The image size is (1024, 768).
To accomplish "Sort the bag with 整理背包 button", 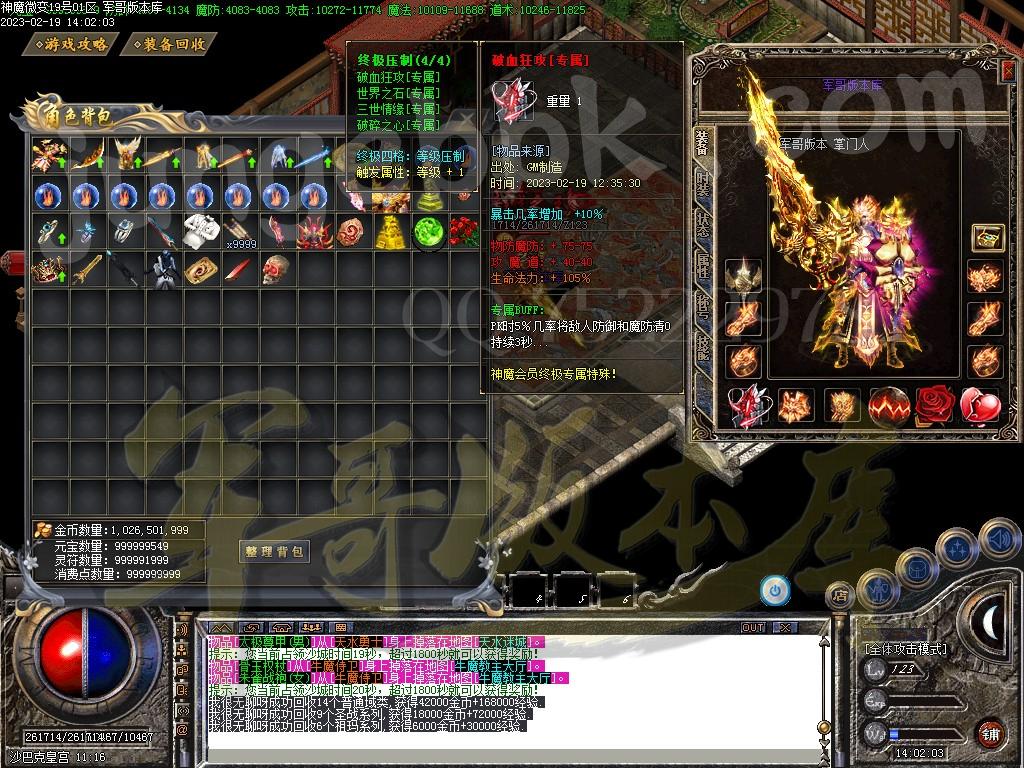I will (x=273, y=551).
